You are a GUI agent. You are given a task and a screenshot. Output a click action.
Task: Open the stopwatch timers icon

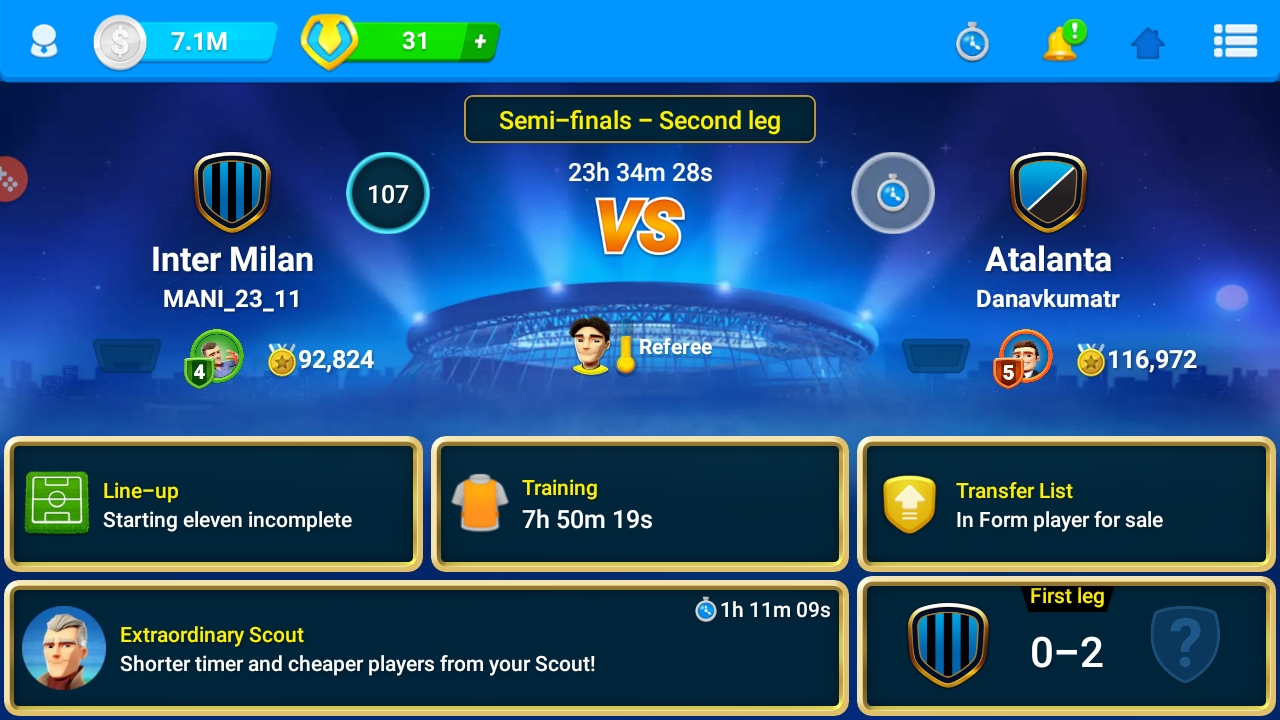point(972,42)
